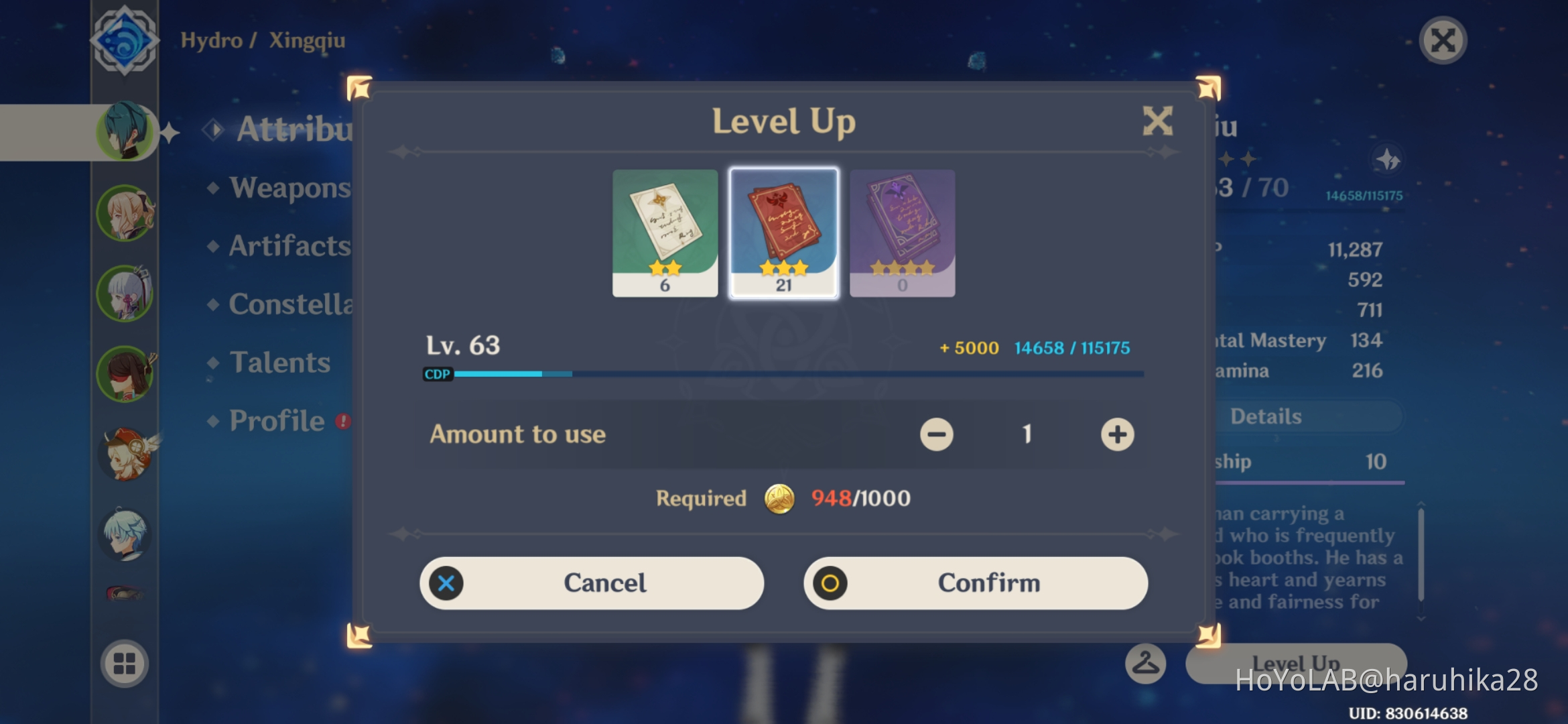Viewport: 1568px width, 724px height.
Task: Select the 2-star Wanderer's Advice material
Action: coord(665,231)
